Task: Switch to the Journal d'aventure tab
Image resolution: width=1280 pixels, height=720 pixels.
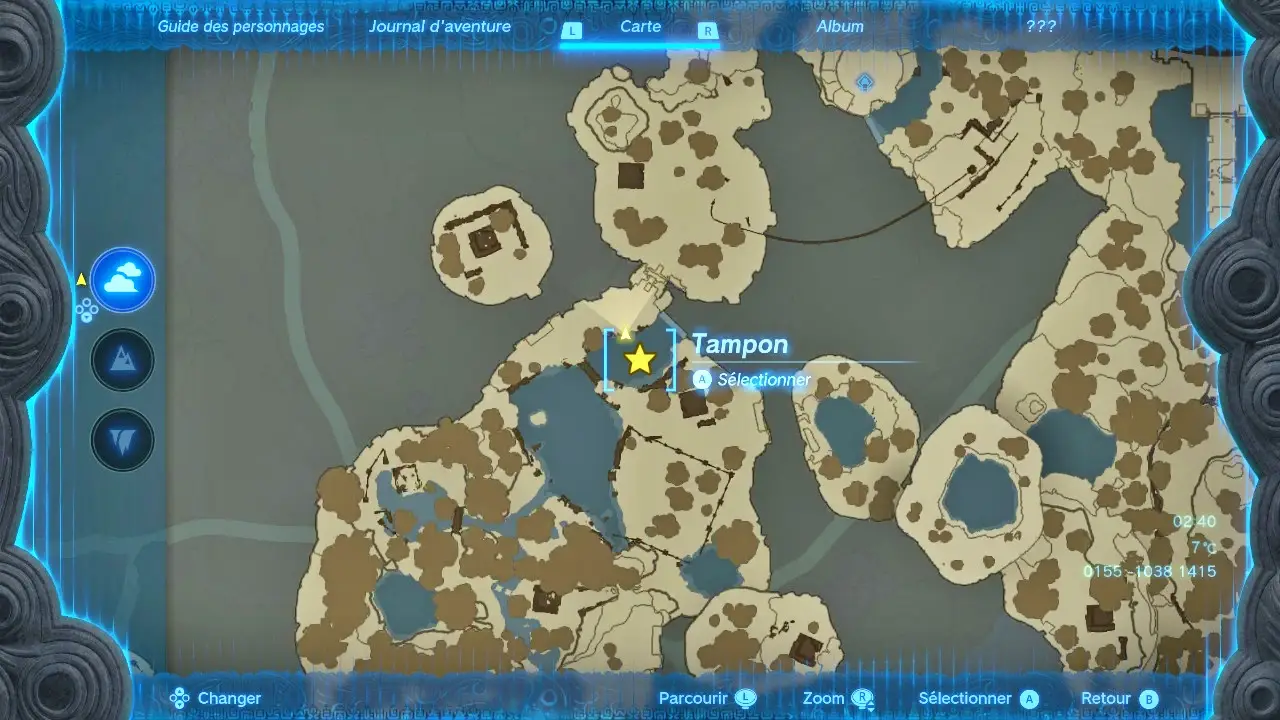Action: [x=439, y=27]
